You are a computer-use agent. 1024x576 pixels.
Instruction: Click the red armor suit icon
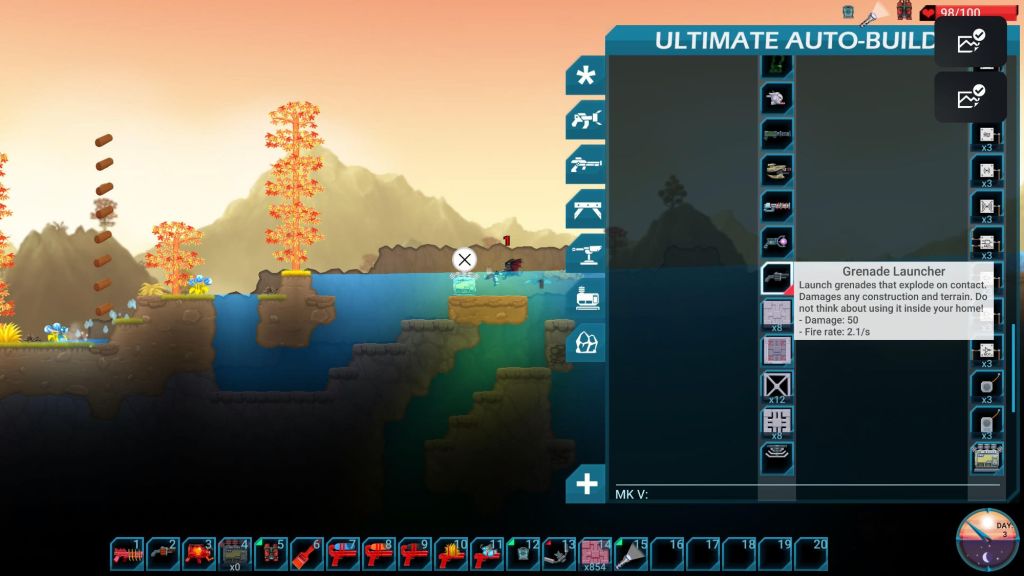(904, 10)
